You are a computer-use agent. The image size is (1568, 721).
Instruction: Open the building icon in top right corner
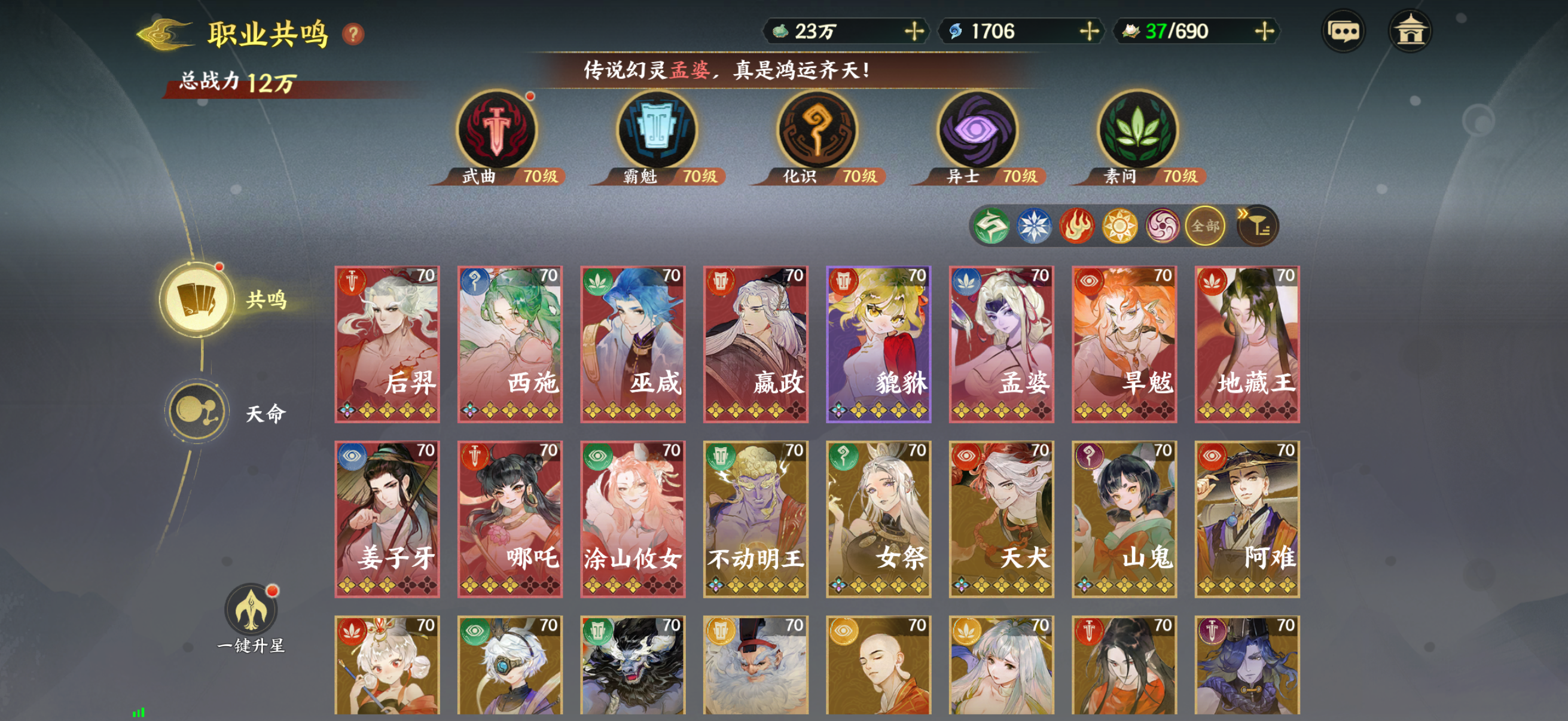pos(1412,30)
